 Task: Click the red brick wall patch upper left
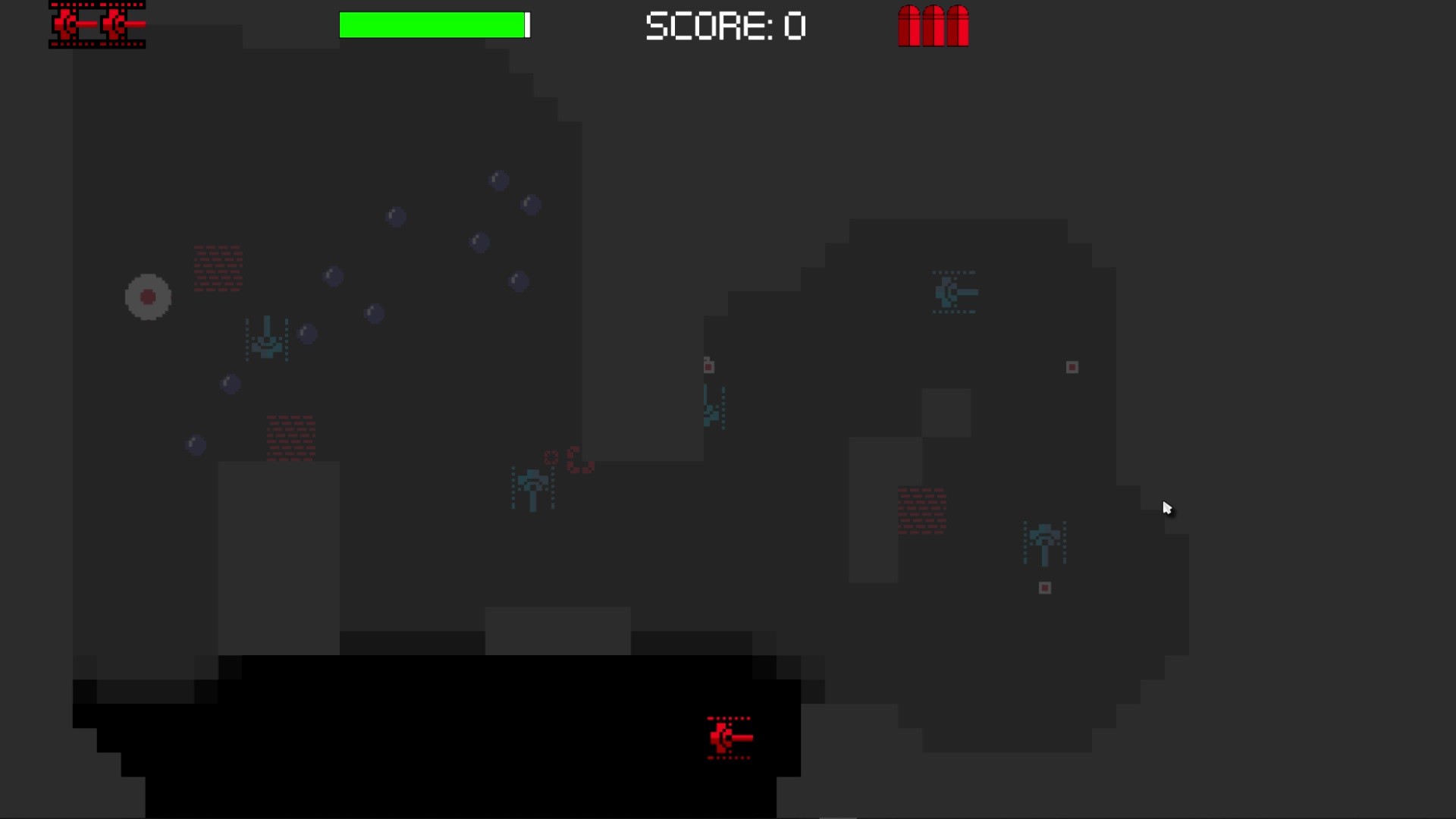218,269
